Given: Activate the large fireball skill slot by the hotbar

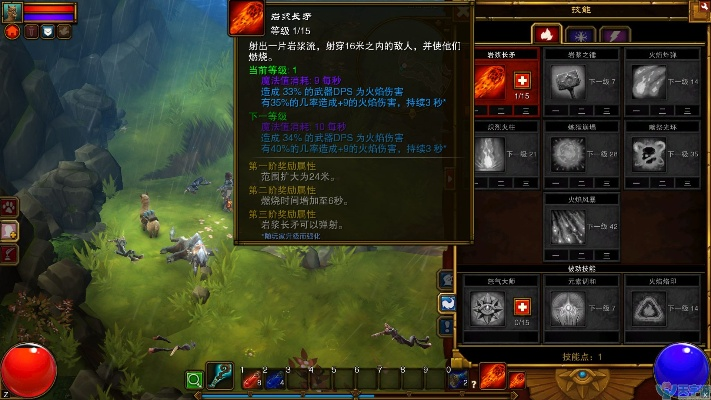Looking at the screenshot, I should (x=492, y=376).
